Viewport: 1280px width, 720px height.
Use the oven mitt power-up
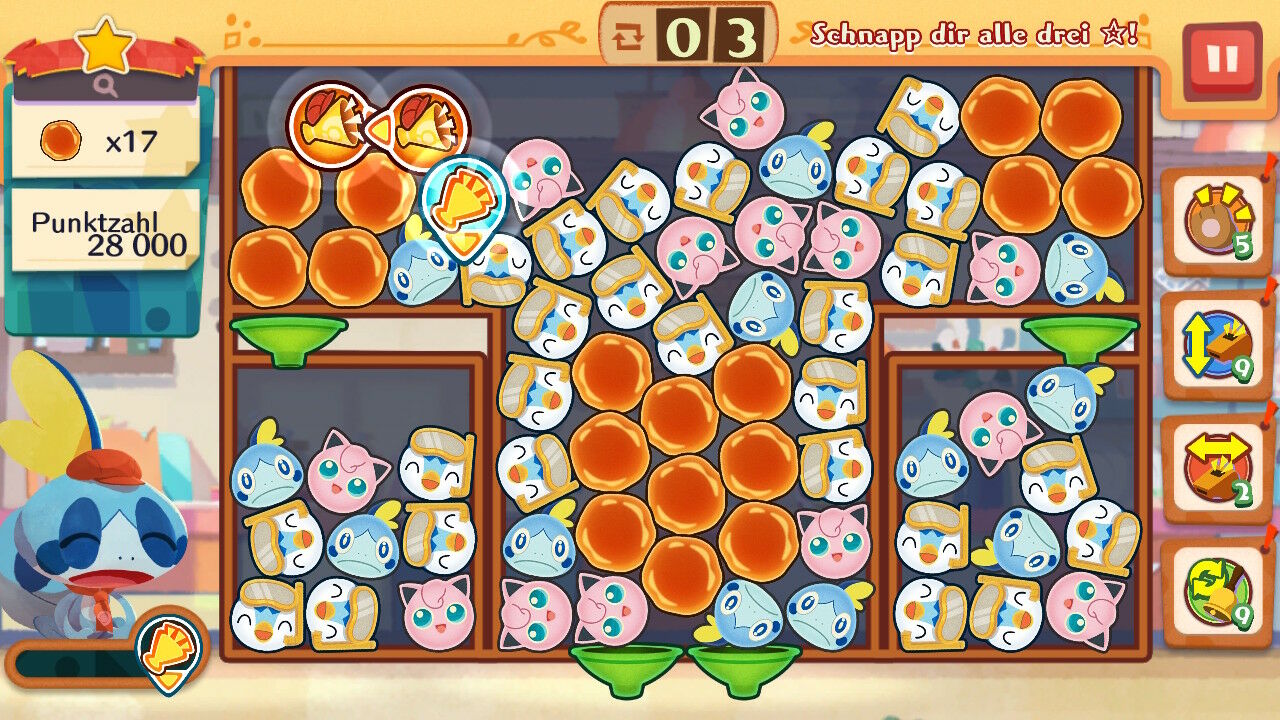[1216, 221]
